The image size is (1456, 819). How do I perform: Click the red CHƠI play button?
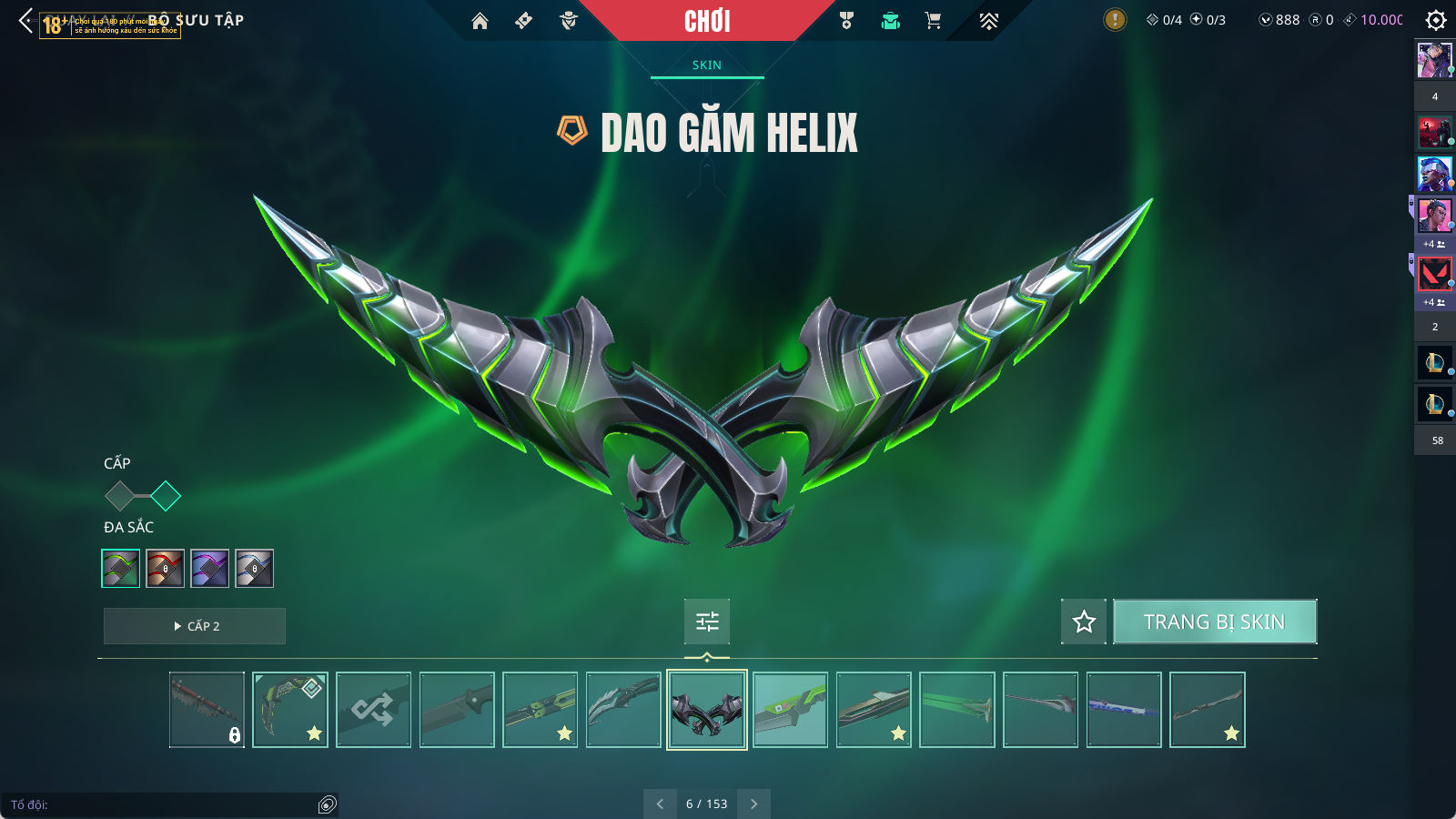pyautogui.click(x=707, y=21)
